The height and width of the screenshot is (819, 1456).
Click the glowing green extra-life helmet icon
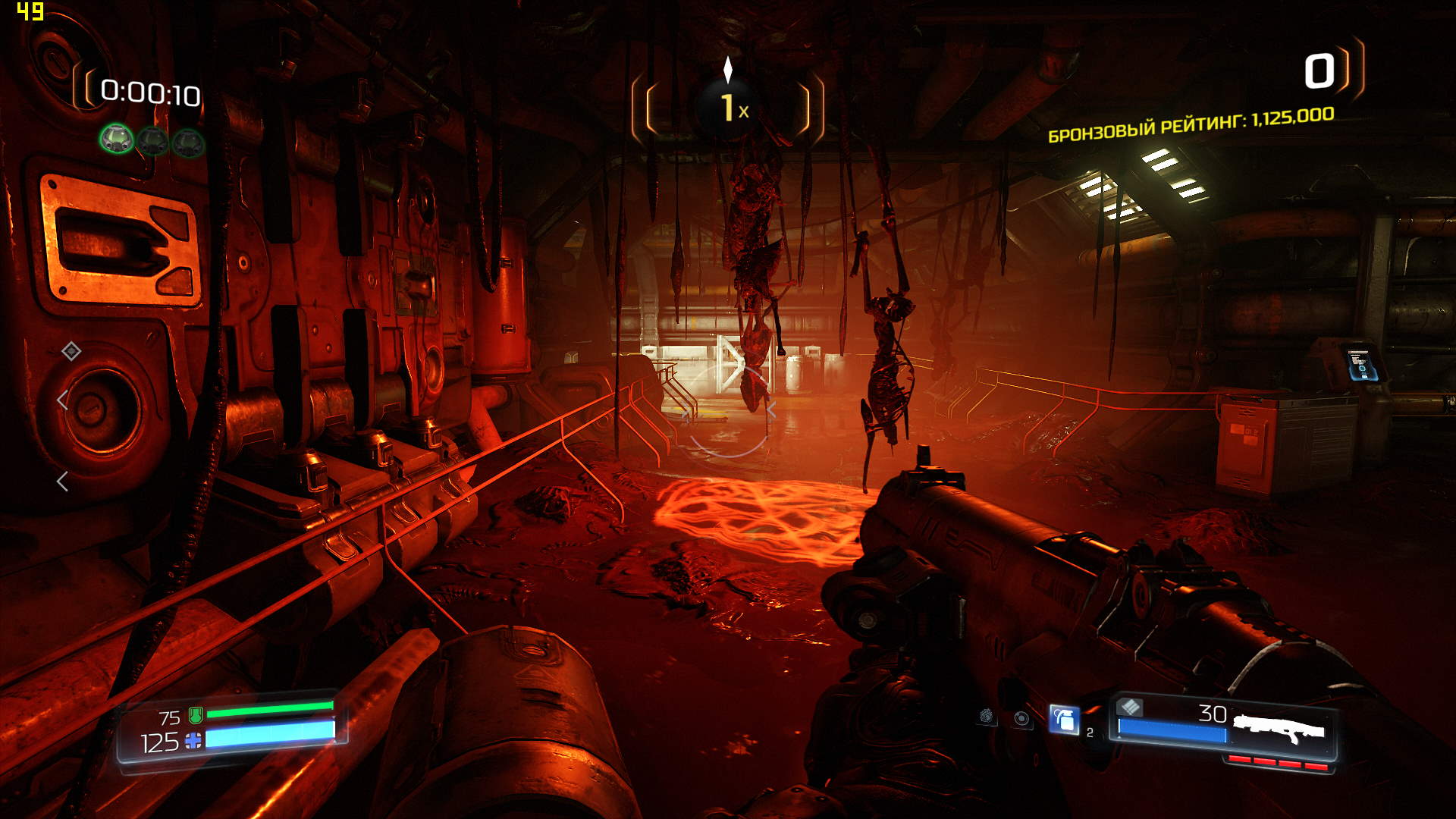click(117, 140)
